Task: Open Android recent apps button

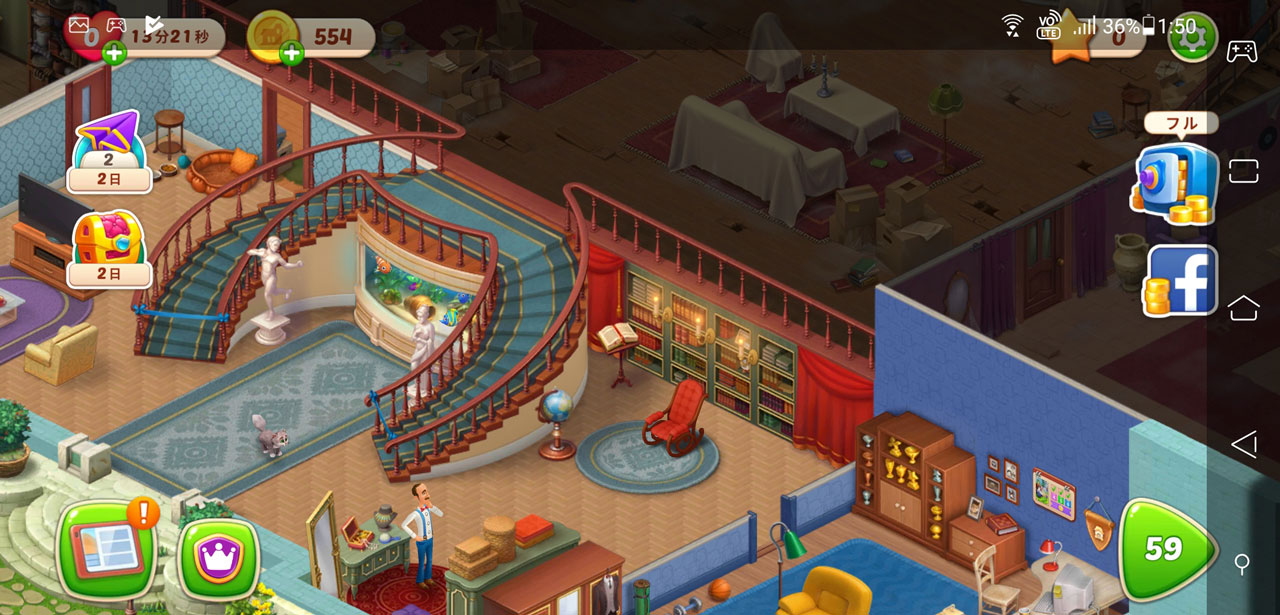Action: 1243,171
